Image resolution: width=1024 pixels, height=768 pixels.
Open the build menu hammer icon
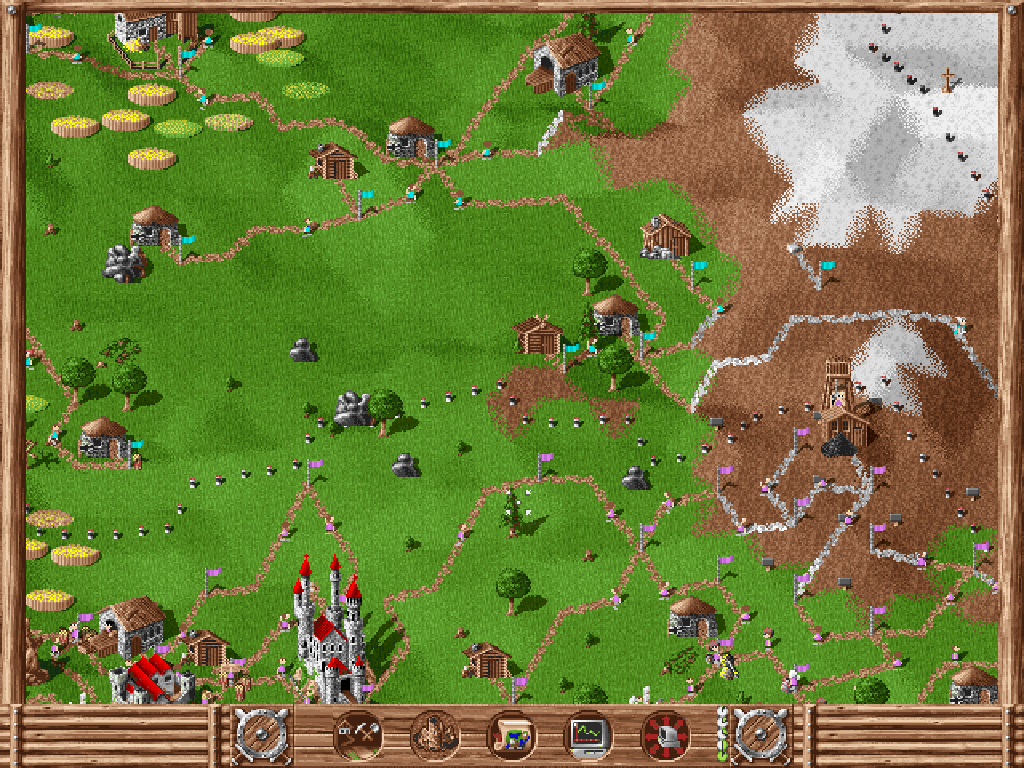[x=356, y=736]
